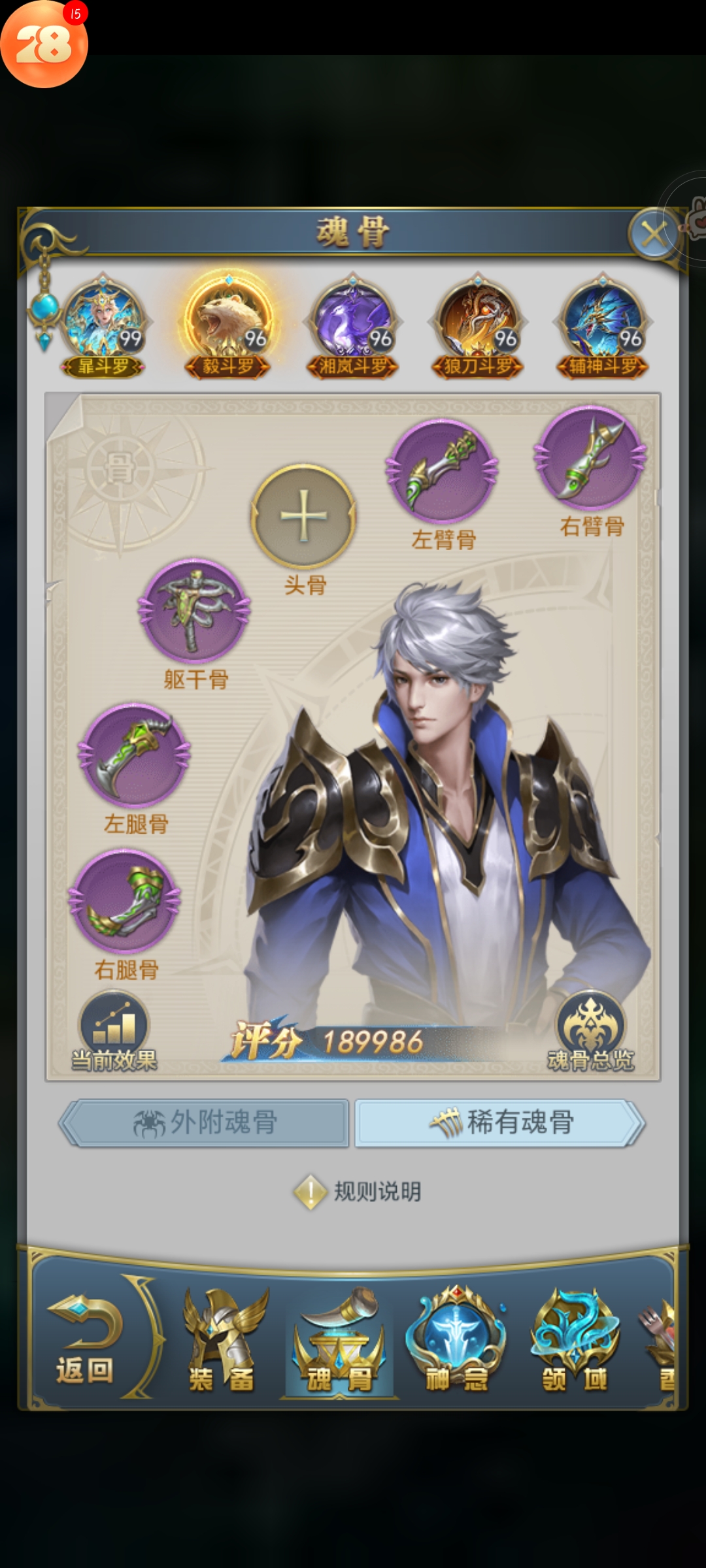
Task: Inspect the 躯干骨 soul bone slot
Action: 194,611
